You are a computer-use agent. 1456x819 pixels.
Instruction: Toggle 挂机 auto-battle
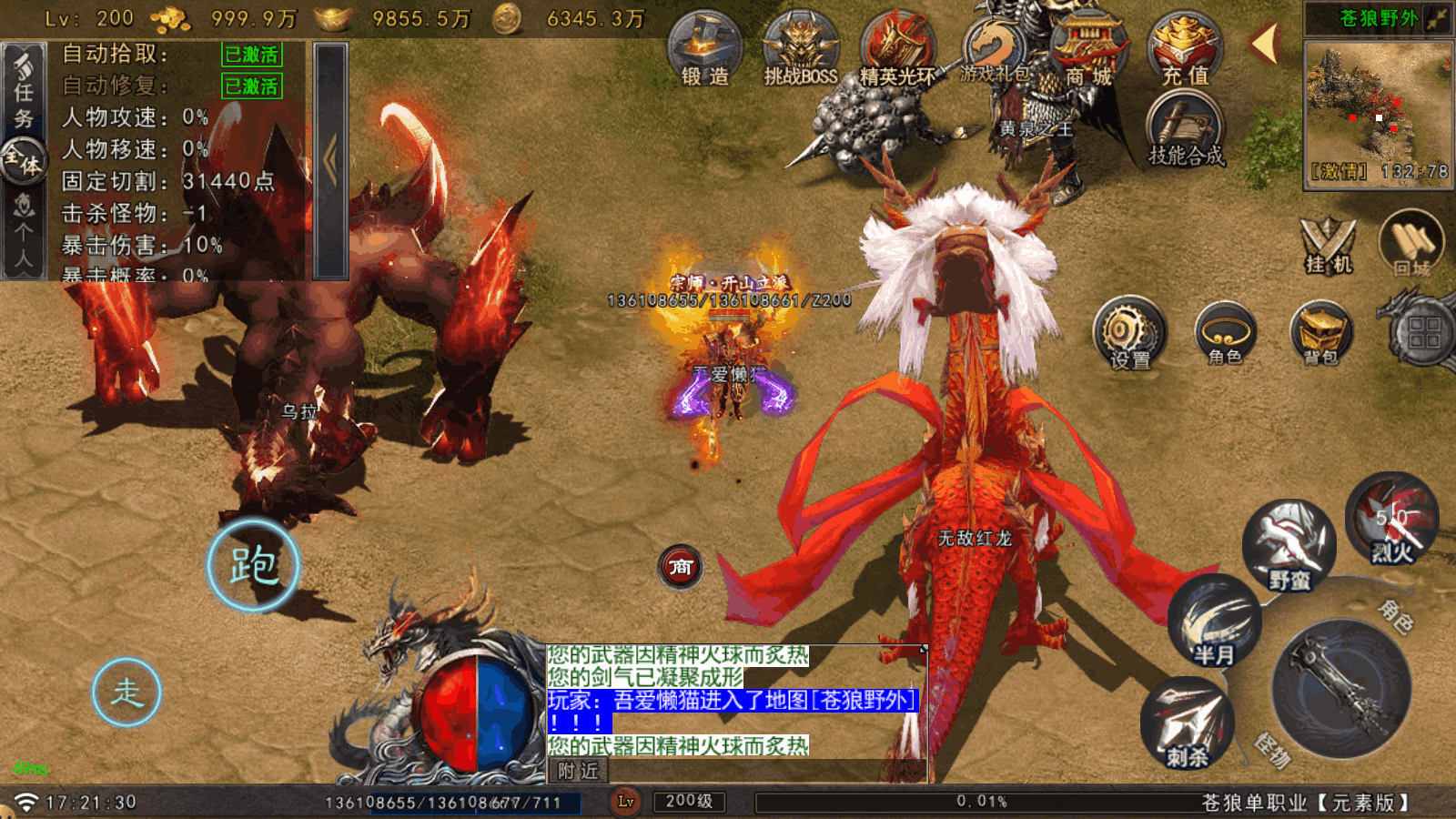[1328, 244]
